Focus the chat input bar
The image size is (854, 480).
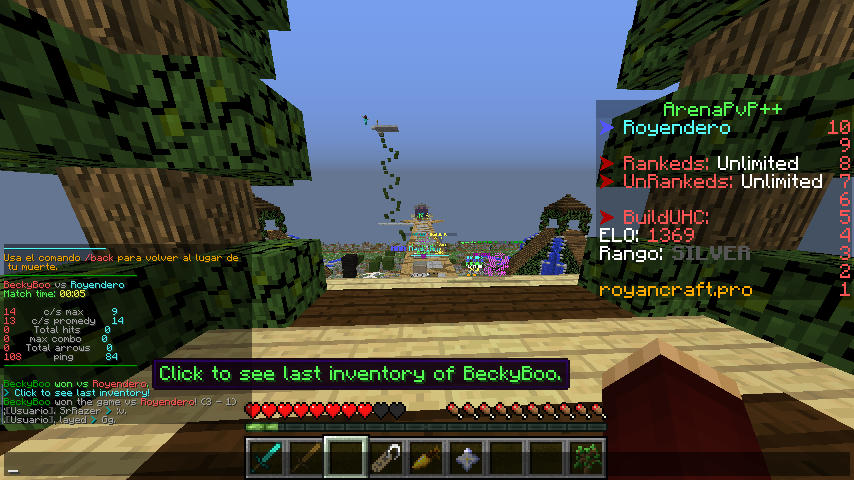pos(427,467)
